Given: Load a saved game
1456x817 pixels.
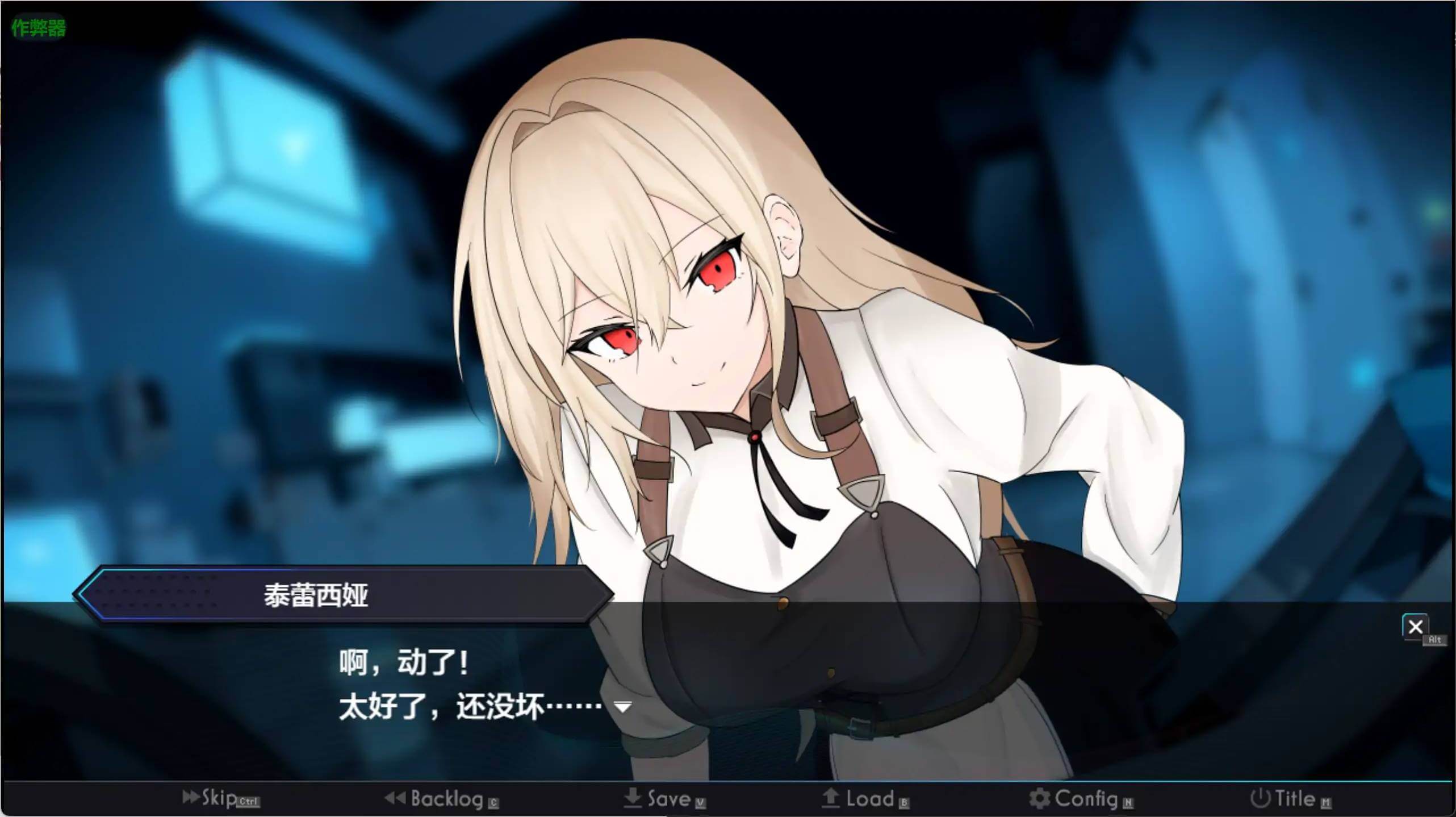Looking at the screenshot, I should click(x=865, y=799).
